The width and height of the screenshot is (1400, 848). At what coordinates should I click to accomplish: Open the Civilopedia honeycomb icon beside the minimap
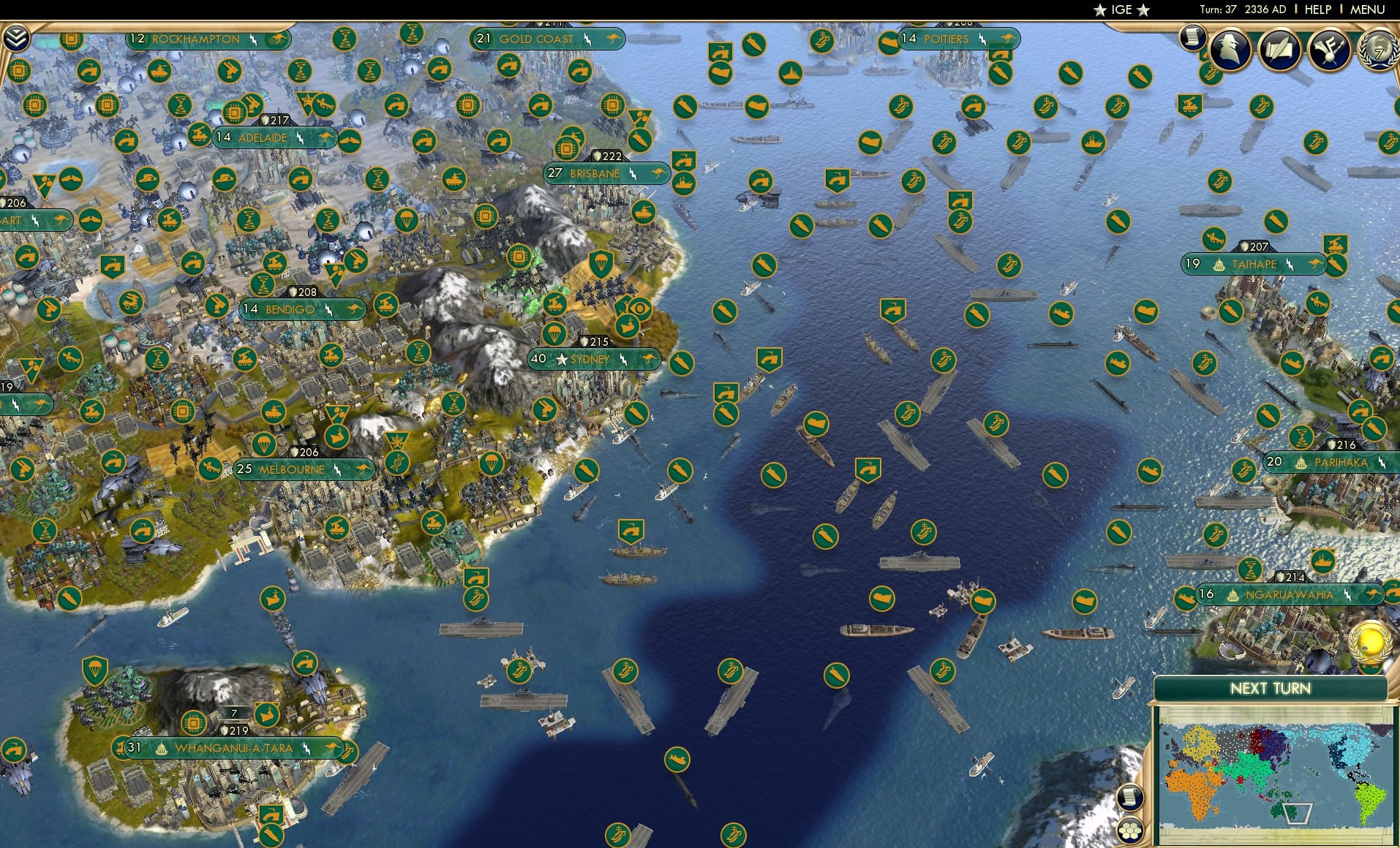[x=1129, y=830]
